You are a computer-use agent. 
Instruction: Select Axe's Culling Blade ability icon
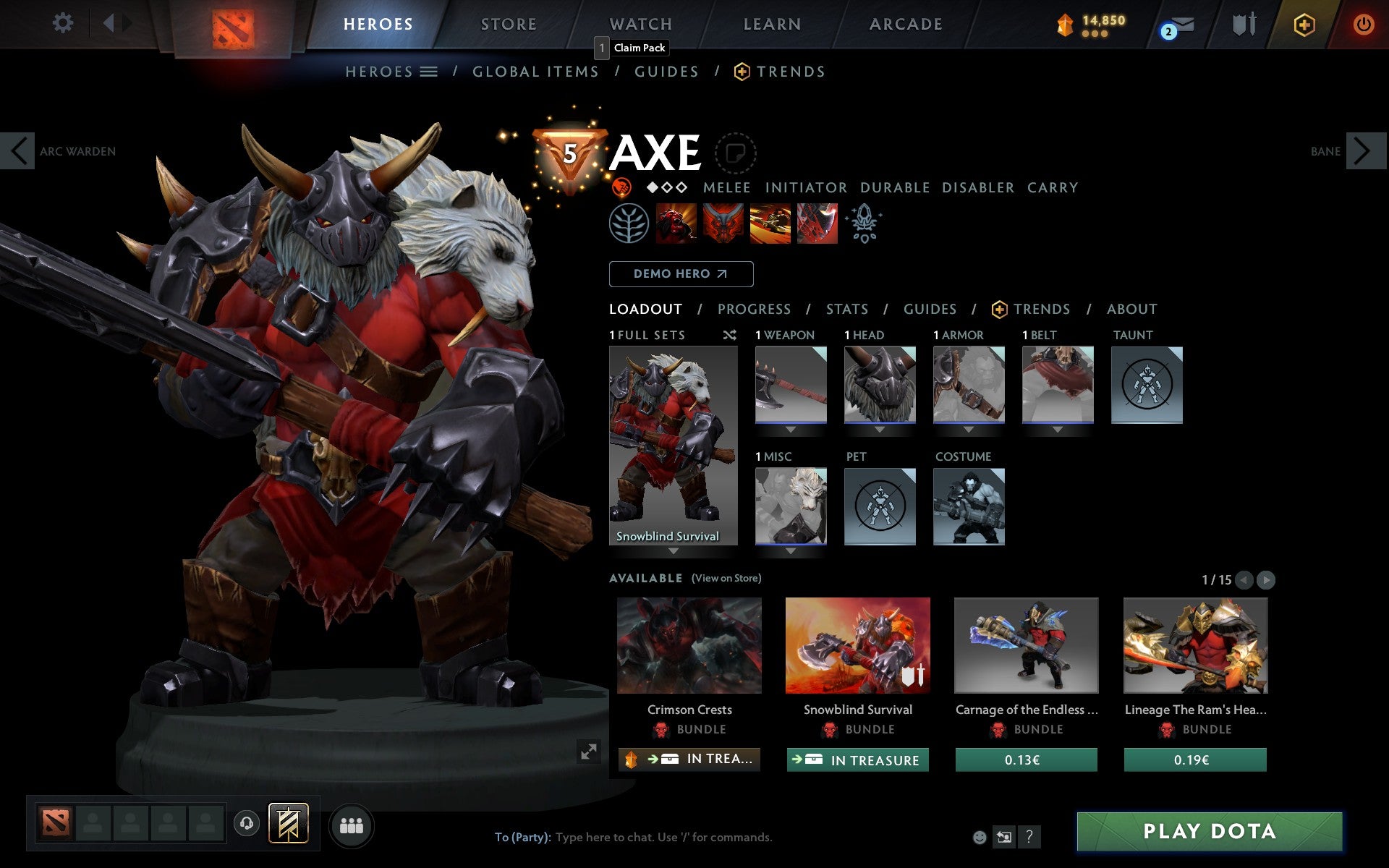click(x=817, y=224)
